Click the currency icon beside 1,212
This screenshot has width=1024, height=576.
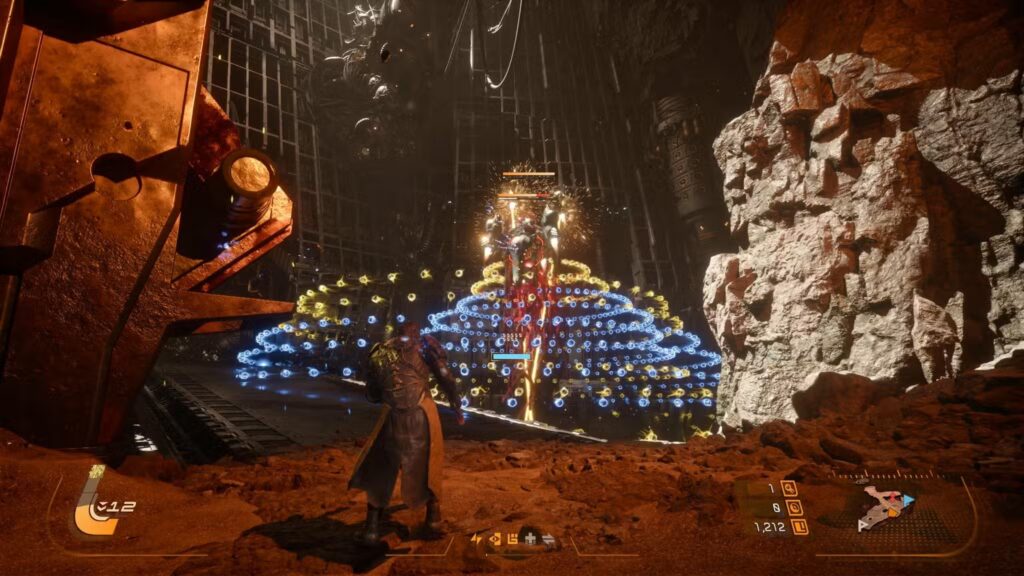click(x=800, y=526)
